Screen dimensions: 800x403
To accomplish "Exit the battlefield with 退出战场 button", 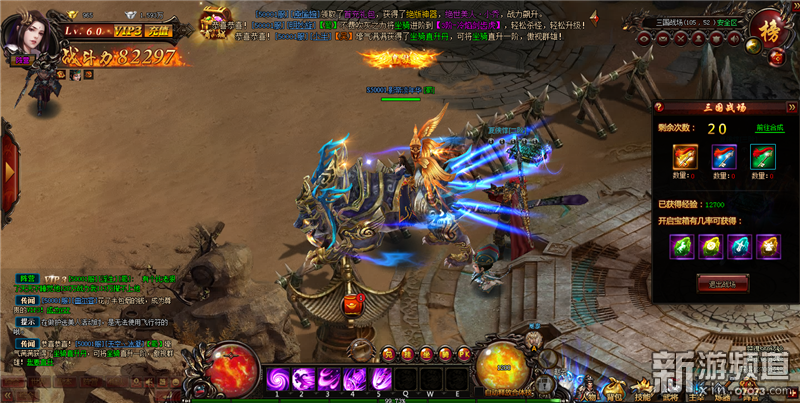I will [720, 283].
